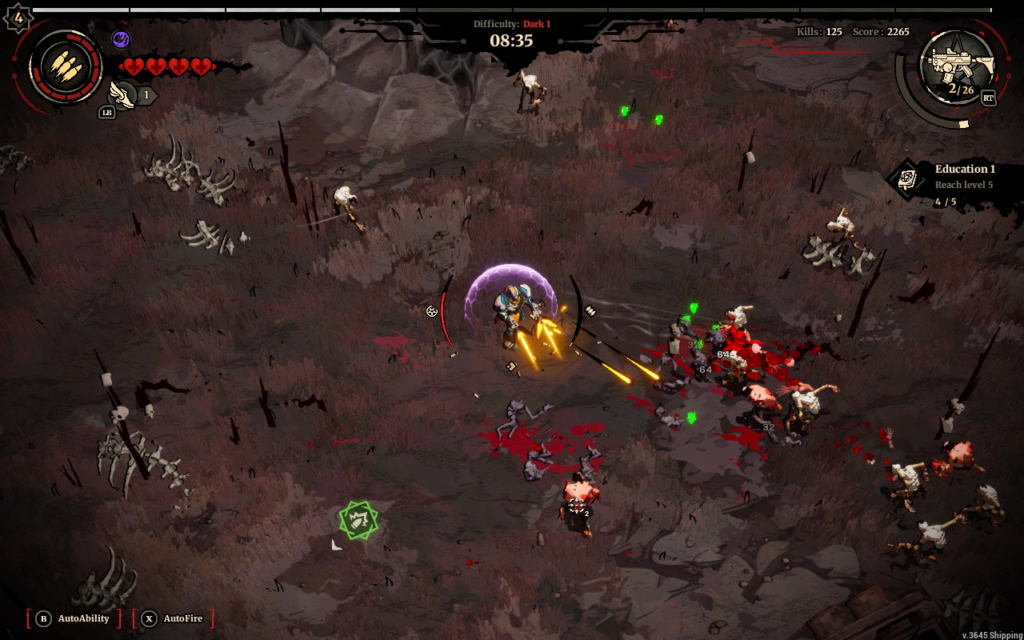Toggle the AutoAbility option
Image resolution: width=1024 pixels, height=640 pixels.
tap(74, 618)
